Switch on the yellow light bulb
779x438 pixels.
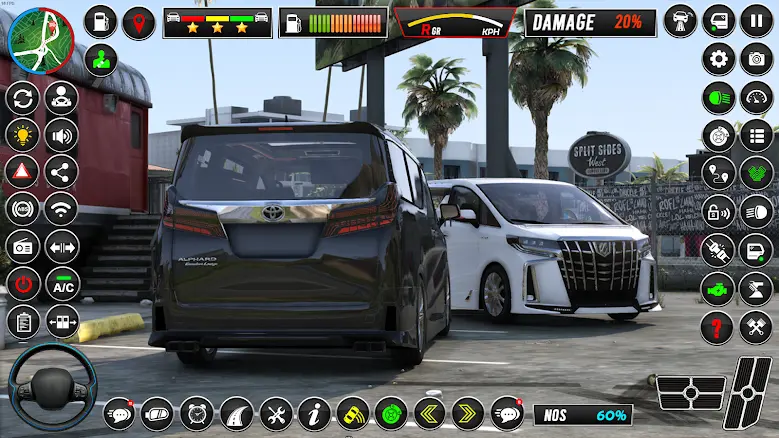pyautogui.click(x=23, y=135)
